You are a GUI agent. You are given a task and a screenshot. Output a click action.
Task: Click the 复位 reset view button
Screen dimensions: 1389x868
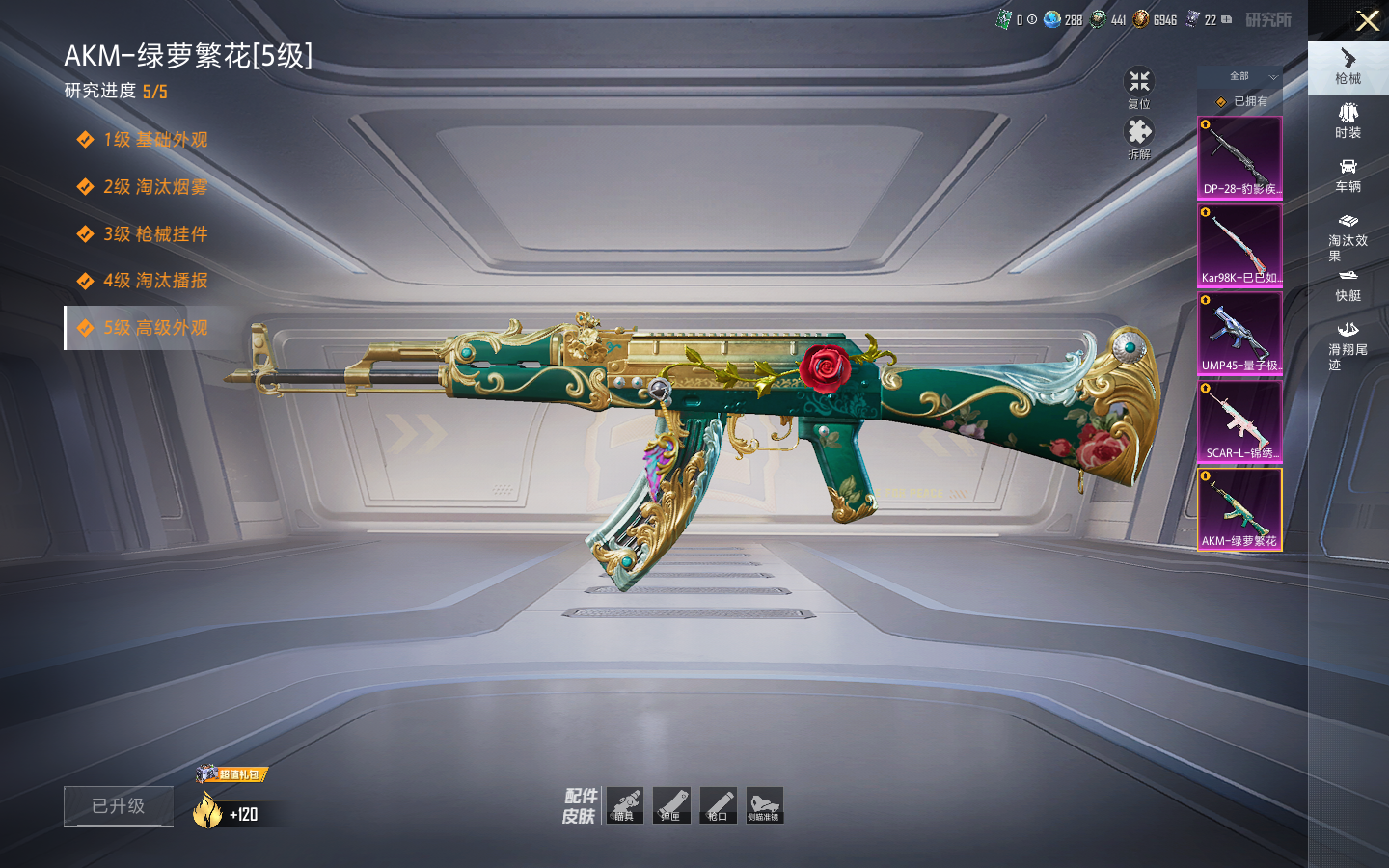[1139, 87]
